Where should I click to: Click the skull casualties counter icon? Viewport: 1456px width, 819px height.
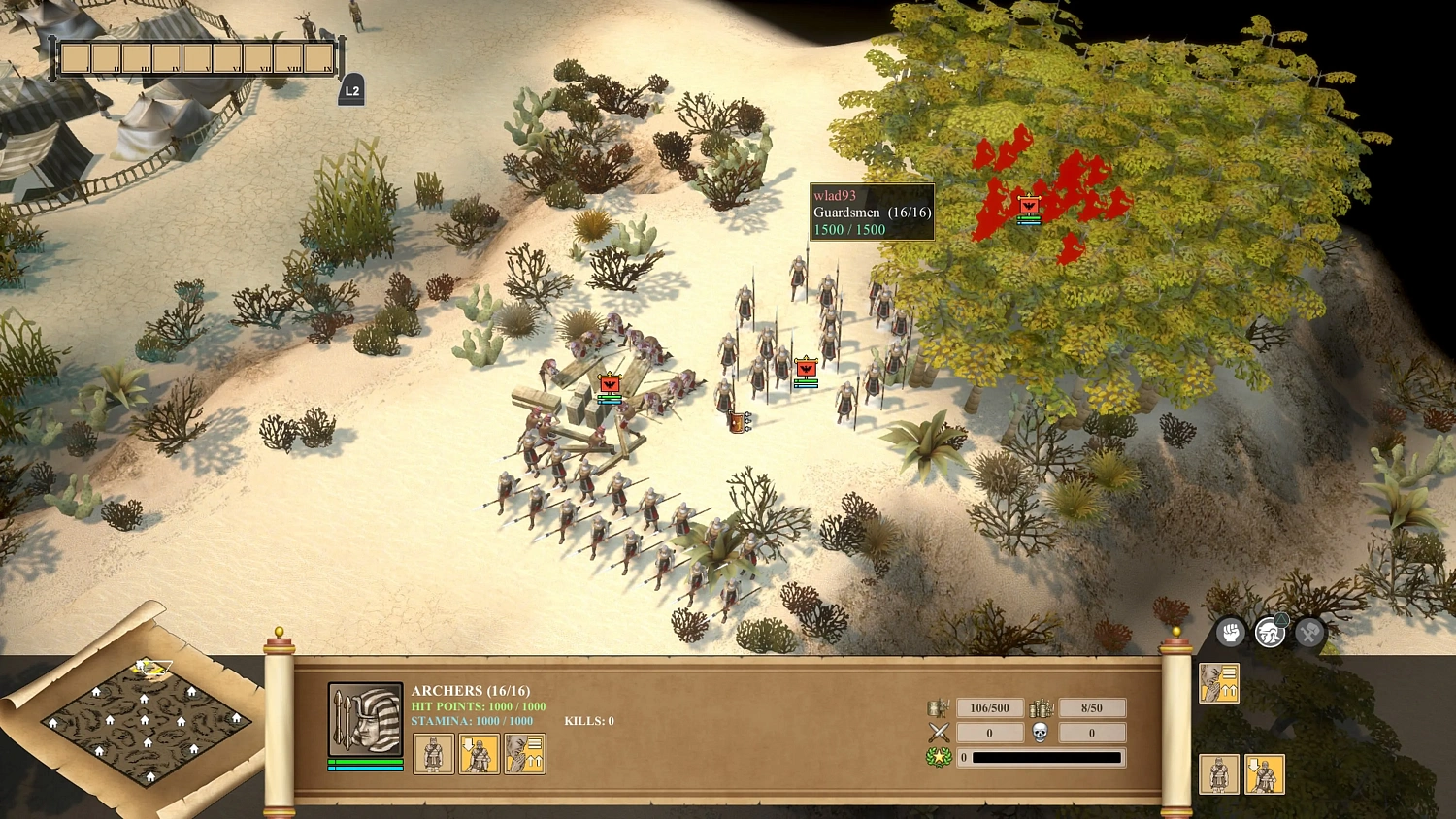[x=1042, y=733]
